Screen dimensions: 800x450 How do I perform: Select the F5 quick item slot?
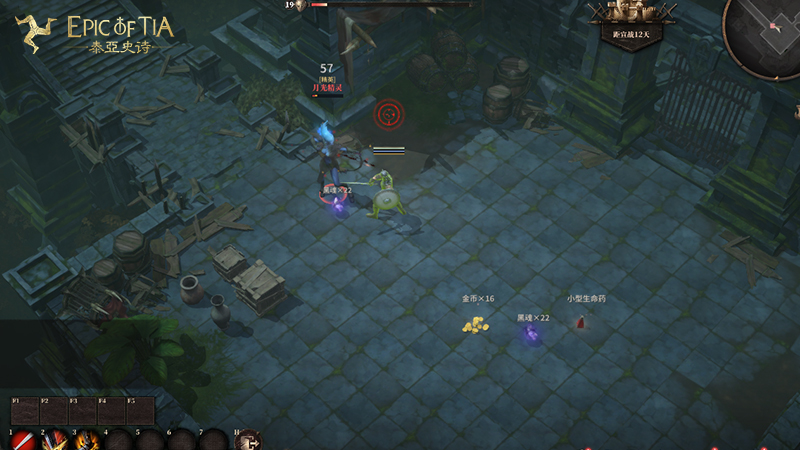click(139, 411)
